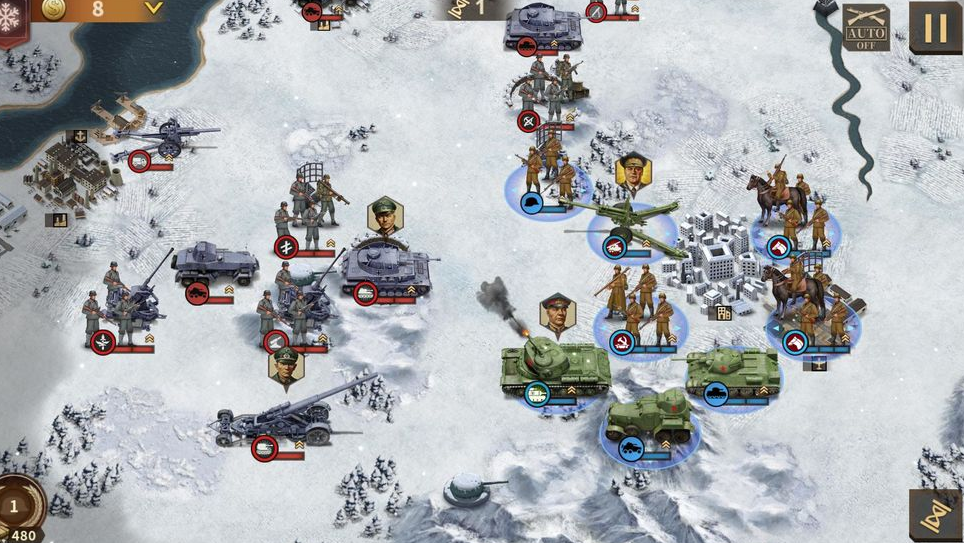This screenshot has height=543, width=964.
Task: Select the green armored car unit
Action: (651, 419)
